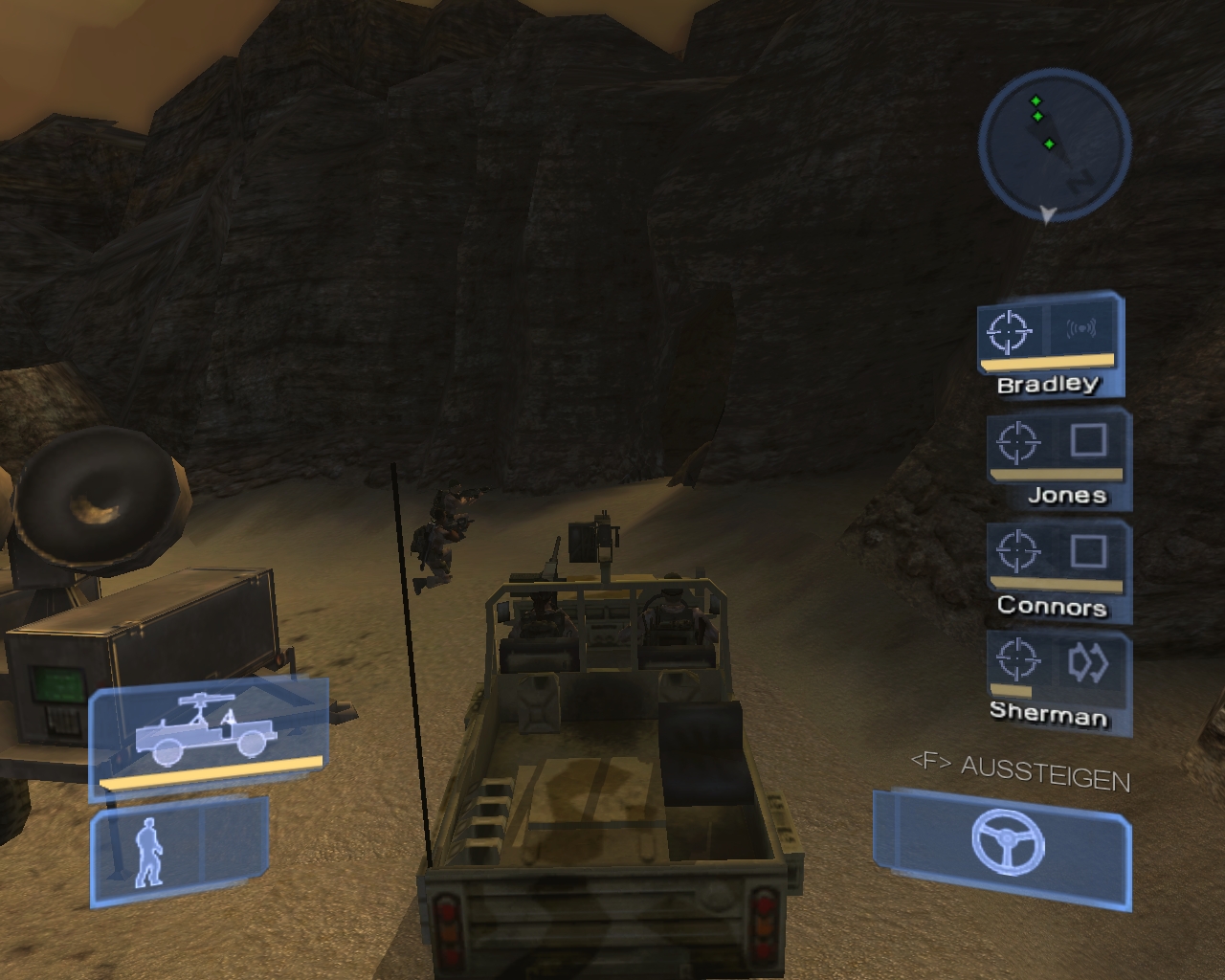The image size is (1225, 980).
Task: Select squad member Bradley's panel
Action: coord(1050,343)
